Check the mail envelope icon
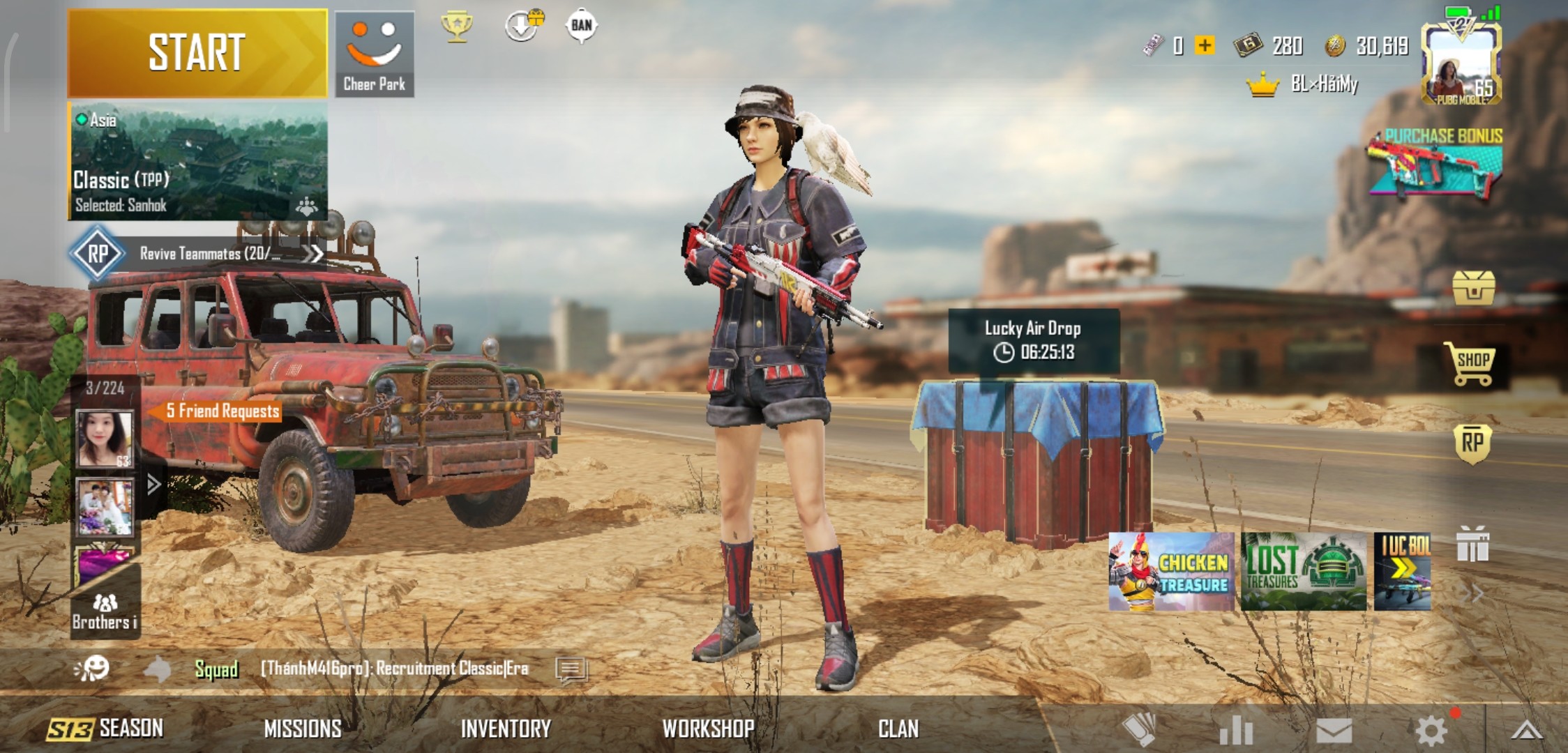1568x753 pixels. coord(1334,731)
